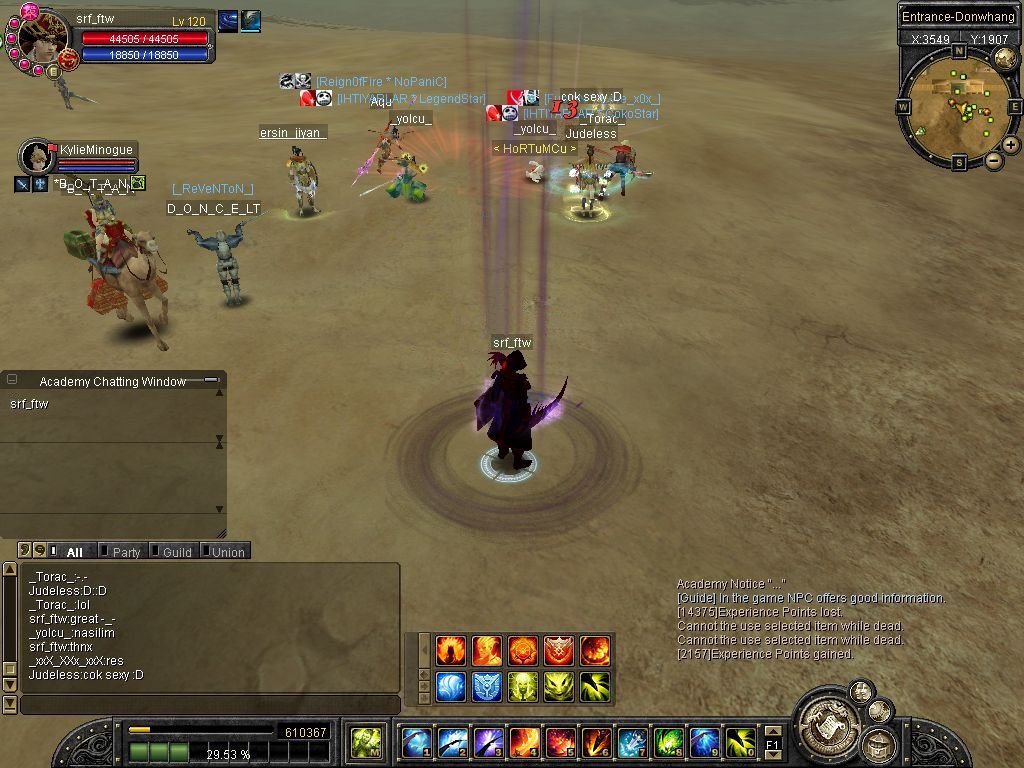Select the All chat tab
This screenshot has width=1024, height=768.
click(72, 551)
